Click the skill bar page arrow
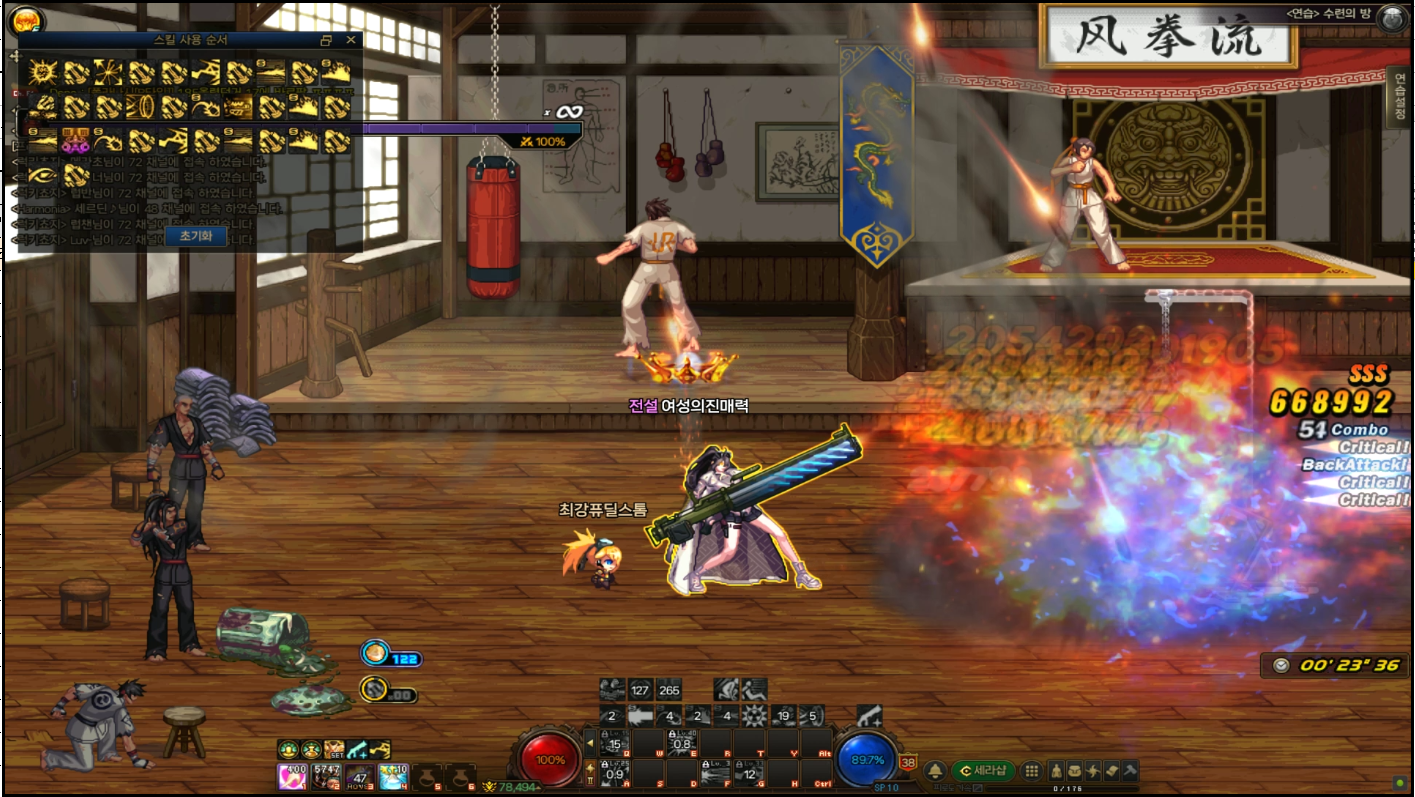 590,743
